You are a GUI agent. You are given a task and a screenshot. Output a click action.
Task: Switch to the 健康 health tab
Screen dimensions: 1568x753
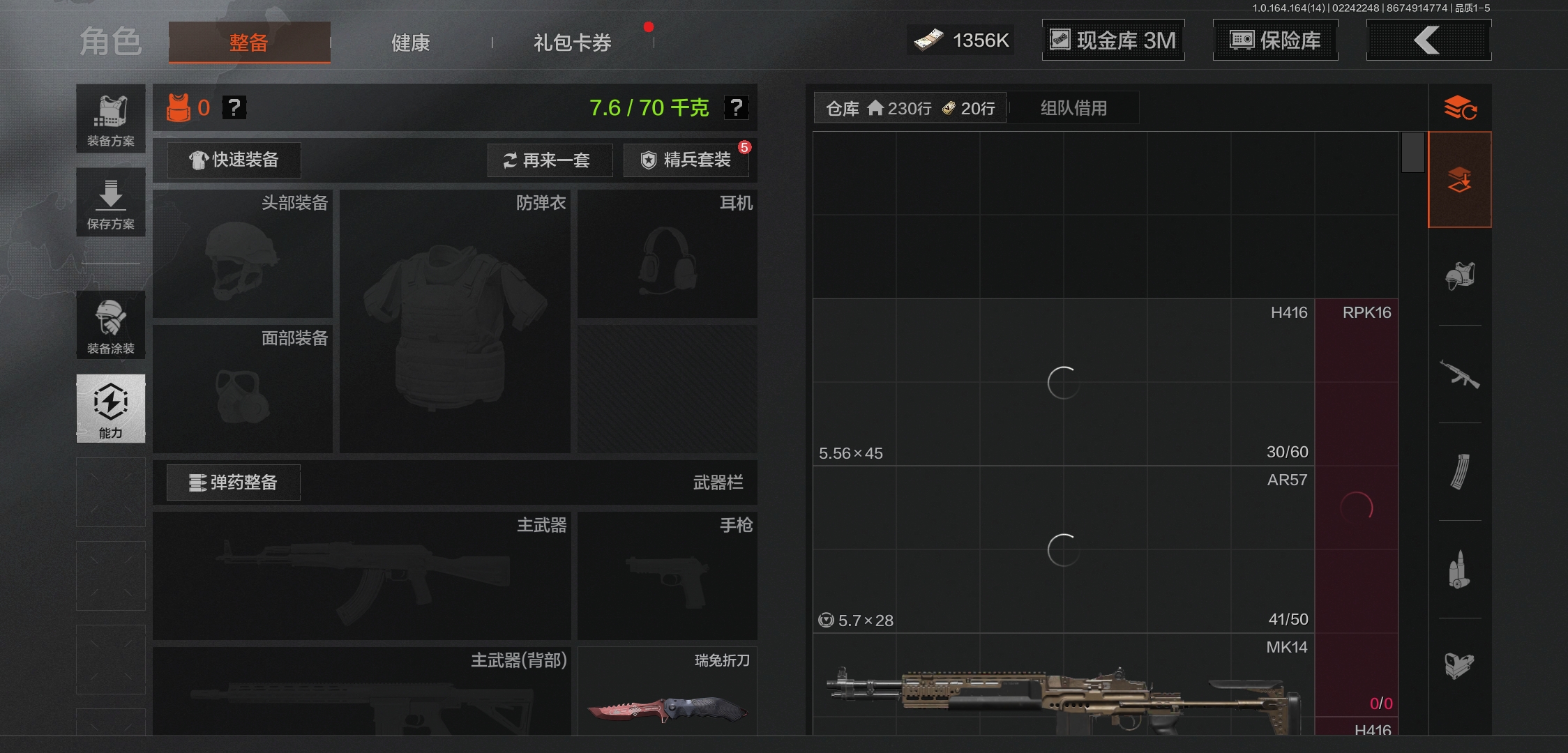pos(410,42)
